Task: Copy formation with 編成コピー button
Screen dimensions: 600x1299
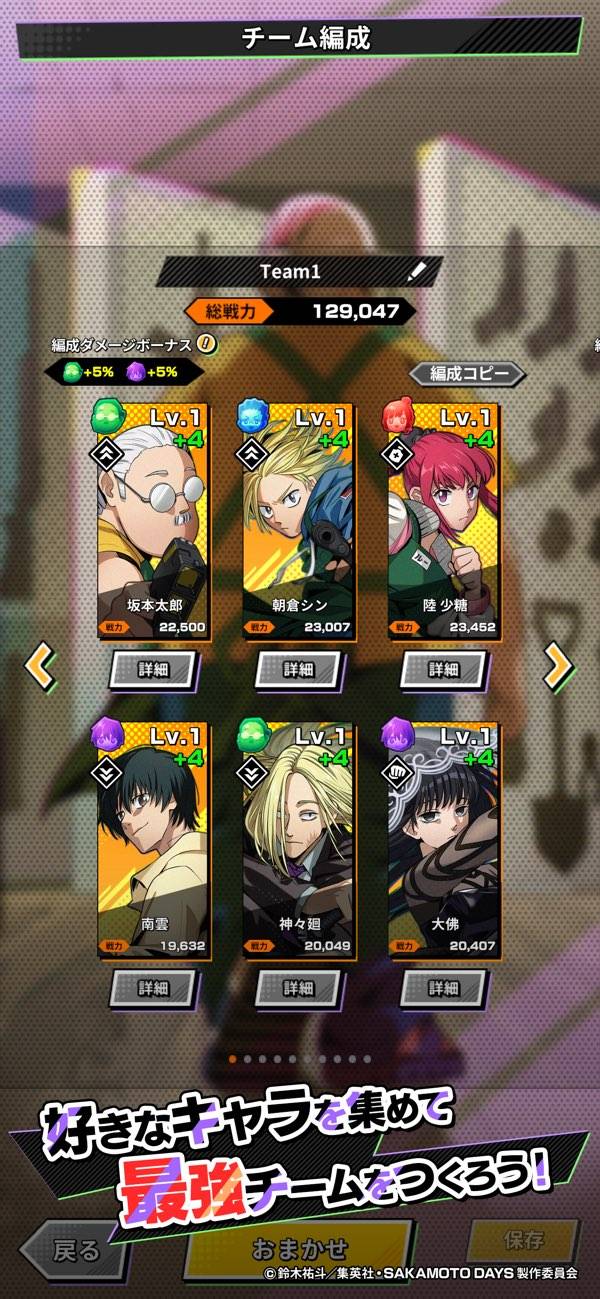Action: (x=466, y=374)
